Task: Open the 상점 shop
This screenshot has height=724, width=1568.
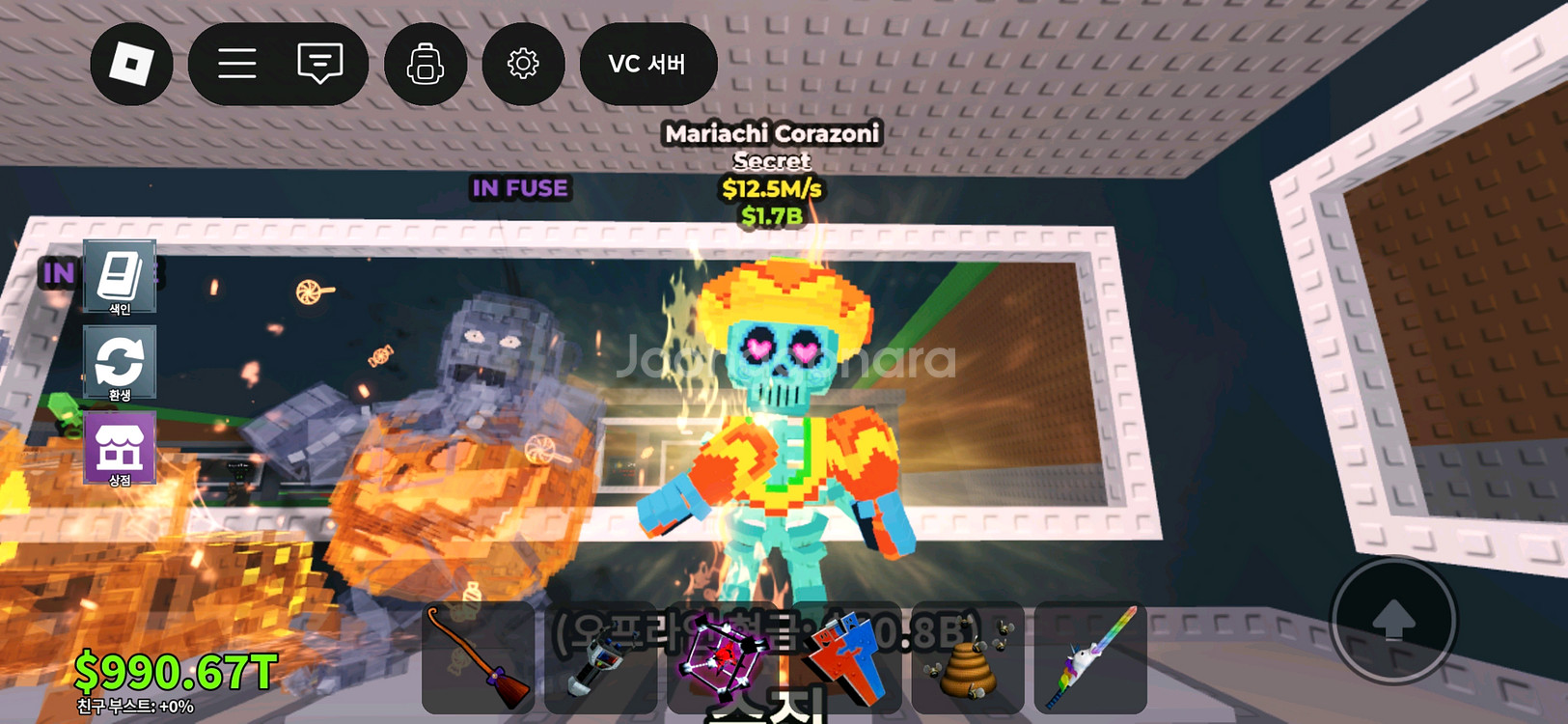Action: point(120,448)
